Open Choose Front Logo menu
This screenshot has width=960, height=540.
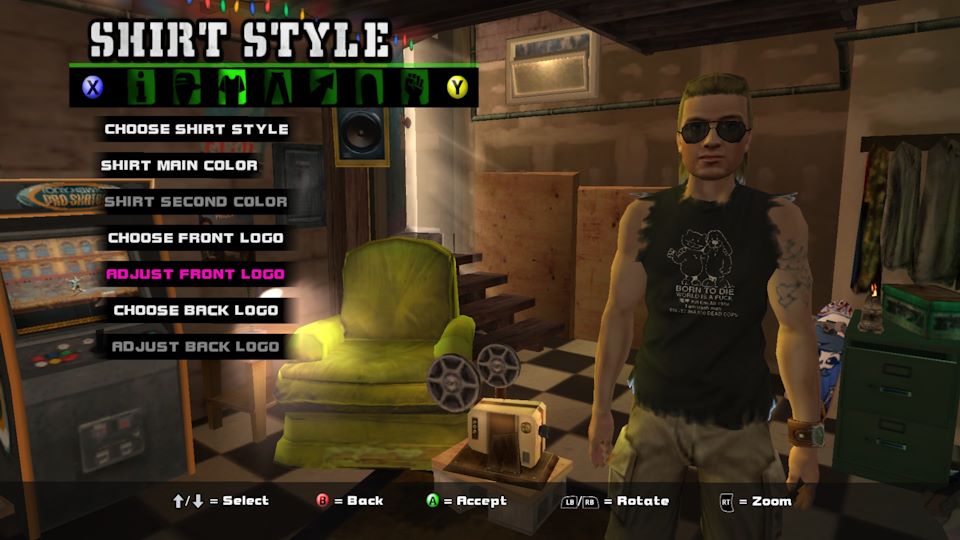(196, 238)
